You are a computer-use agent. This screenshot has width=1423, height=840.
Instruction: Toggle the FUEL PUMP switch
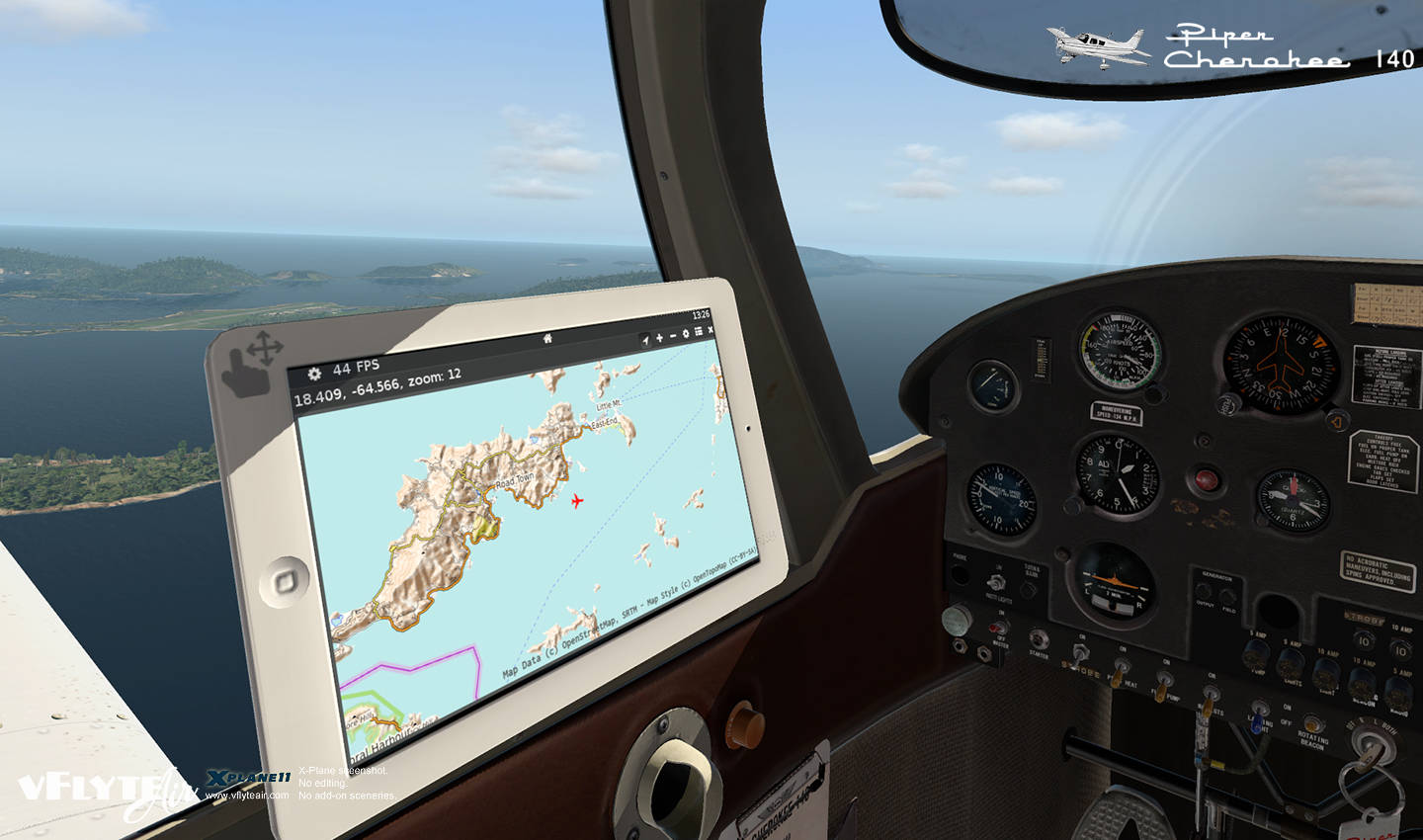(x=1164, y=684)
